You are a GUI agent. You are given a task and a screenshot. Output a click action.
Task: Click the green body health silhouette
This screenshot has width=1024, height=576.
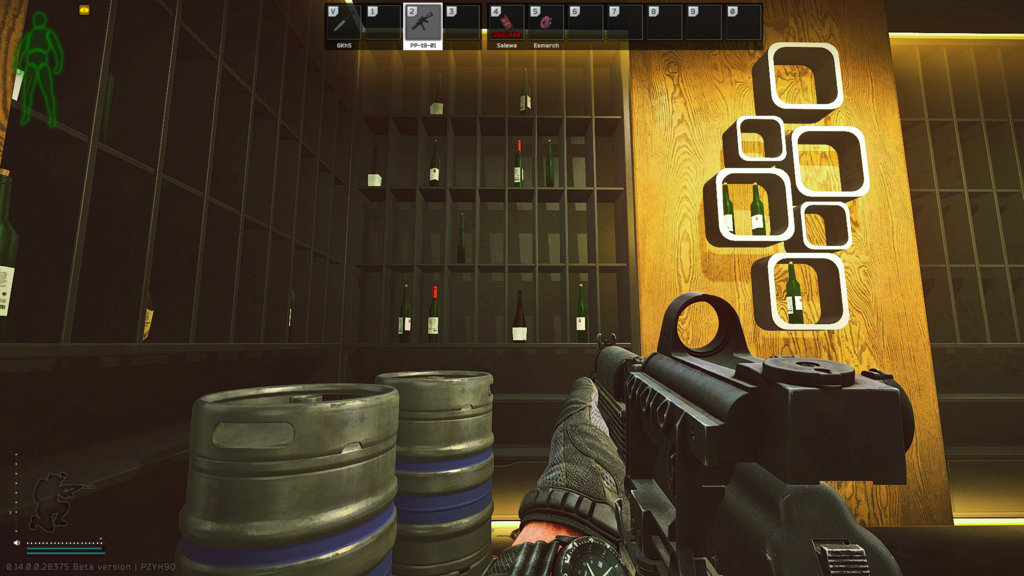[x=40, y=67]
